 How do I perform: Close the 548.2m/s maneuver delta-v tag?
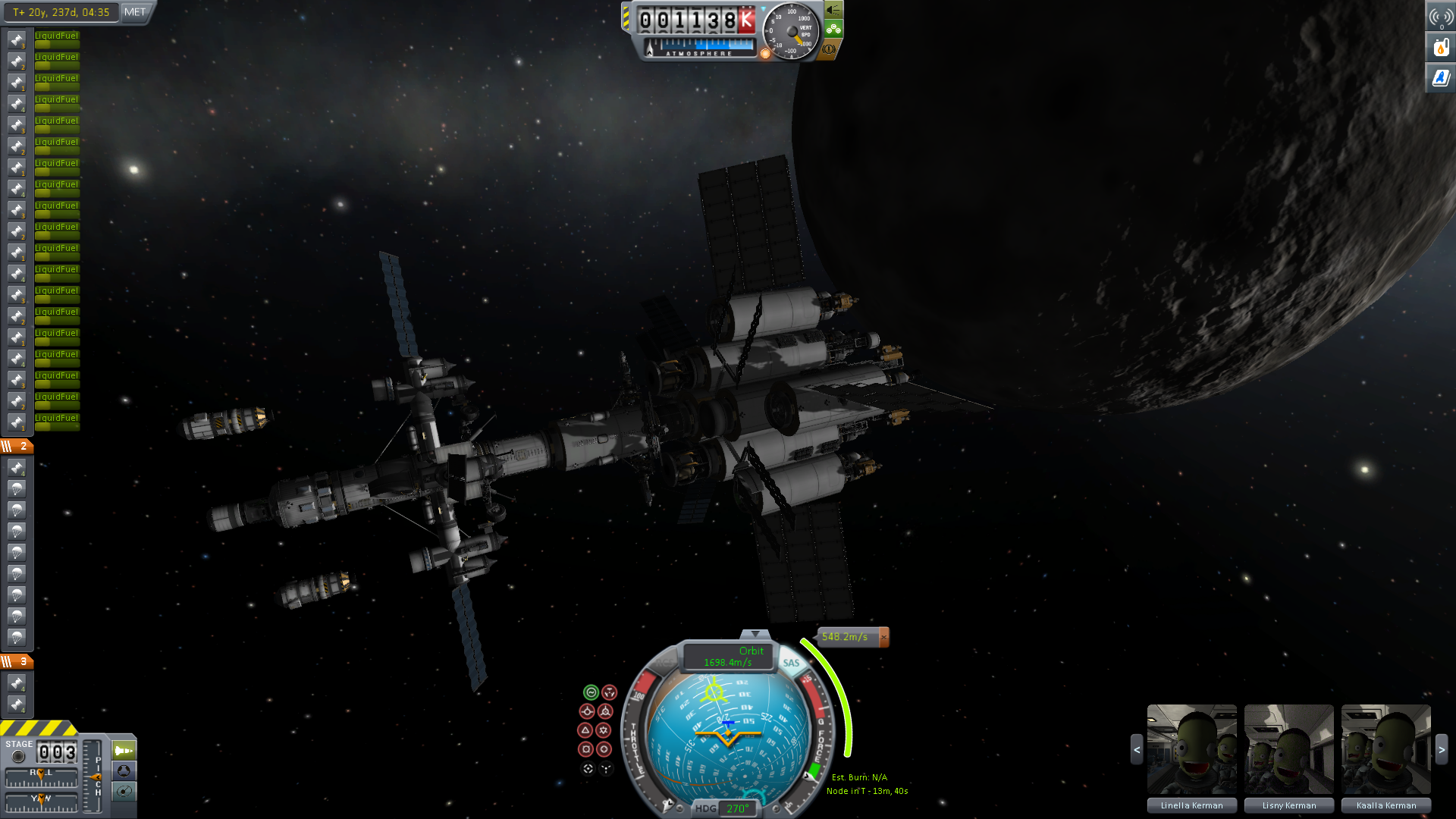click(883, 637)
